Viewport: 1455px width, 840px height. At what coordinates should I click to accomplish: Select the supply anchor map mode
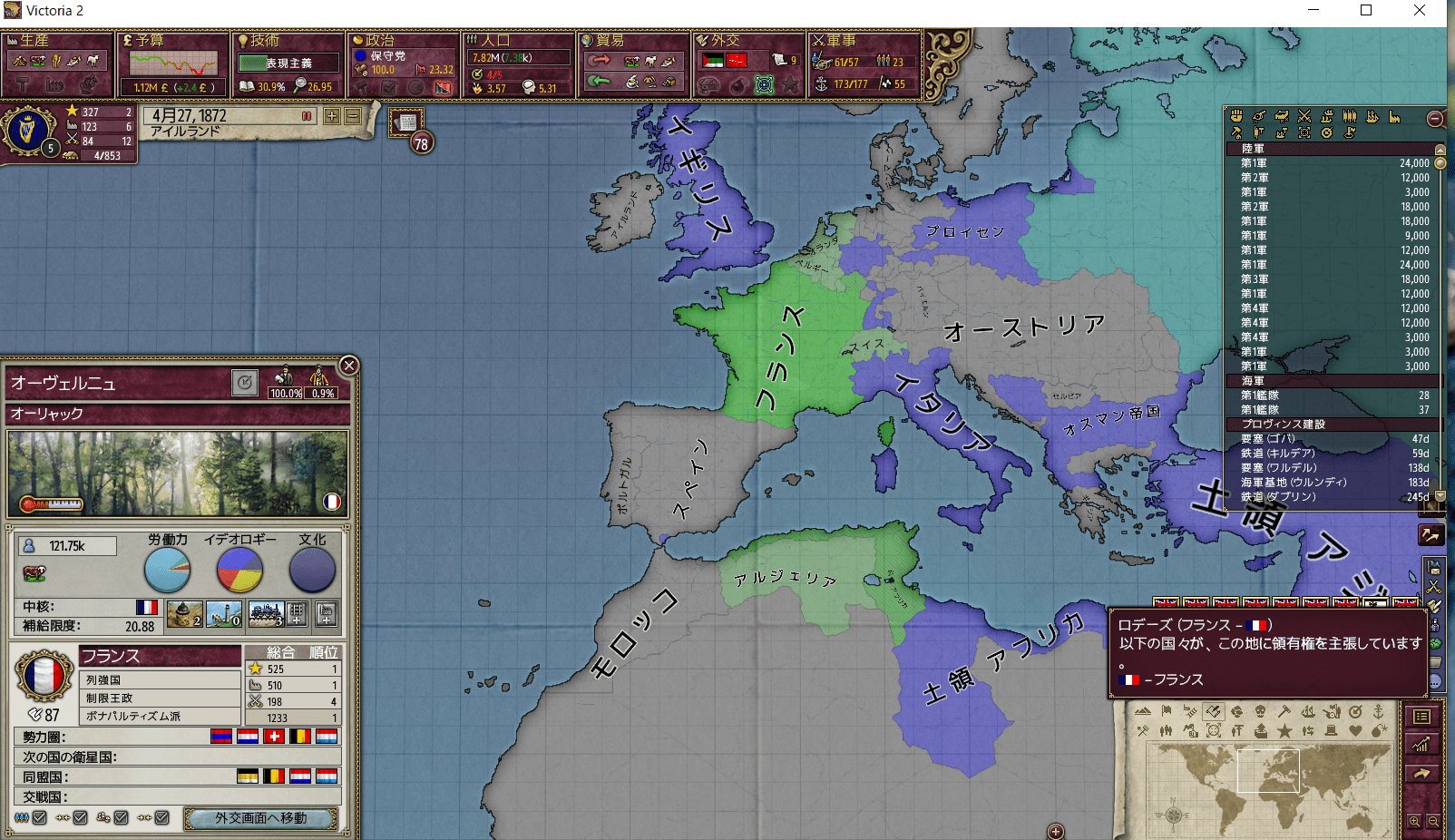1380,712
